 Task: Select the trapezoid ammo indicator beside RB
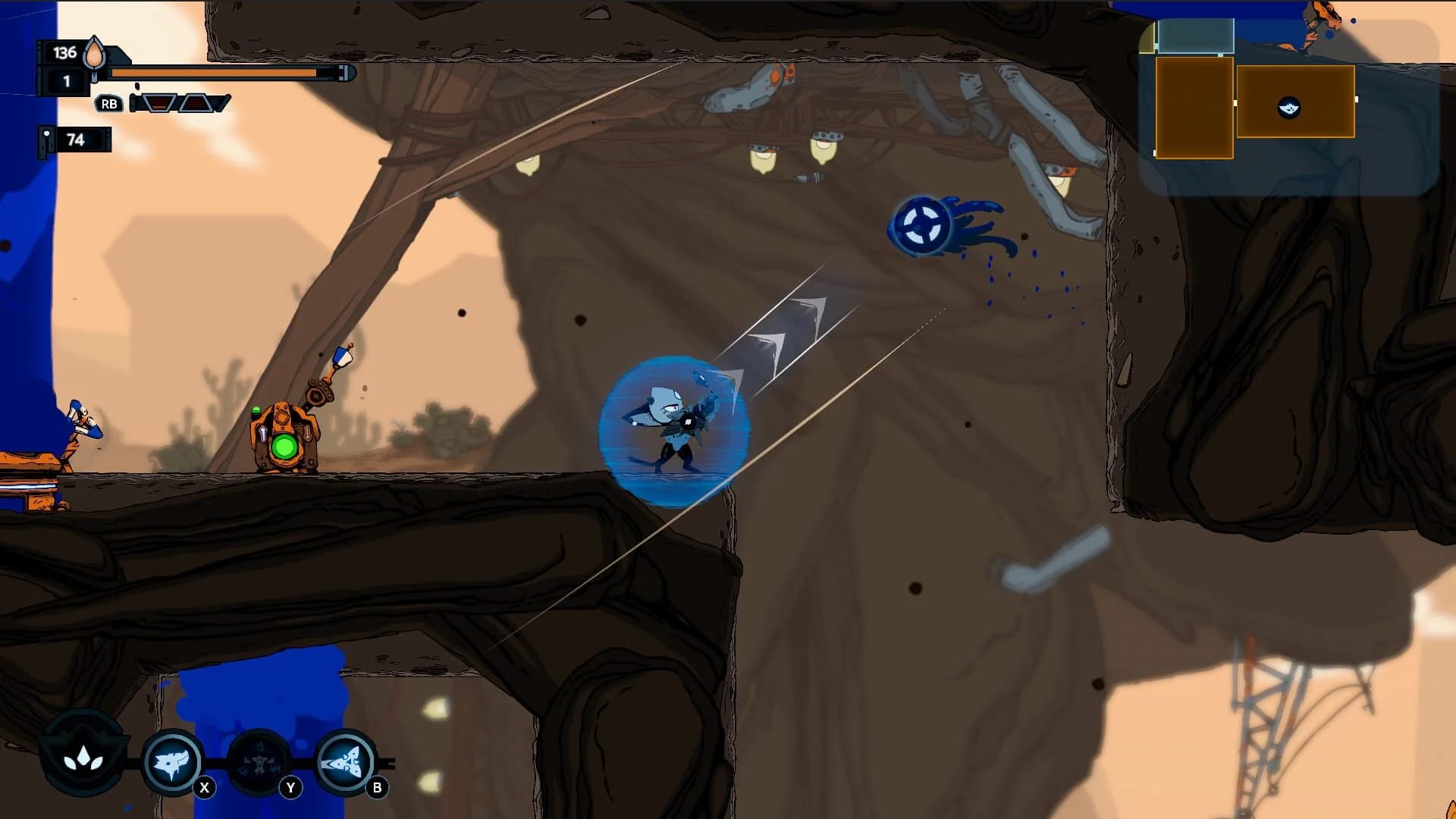[x=158, y=104]
